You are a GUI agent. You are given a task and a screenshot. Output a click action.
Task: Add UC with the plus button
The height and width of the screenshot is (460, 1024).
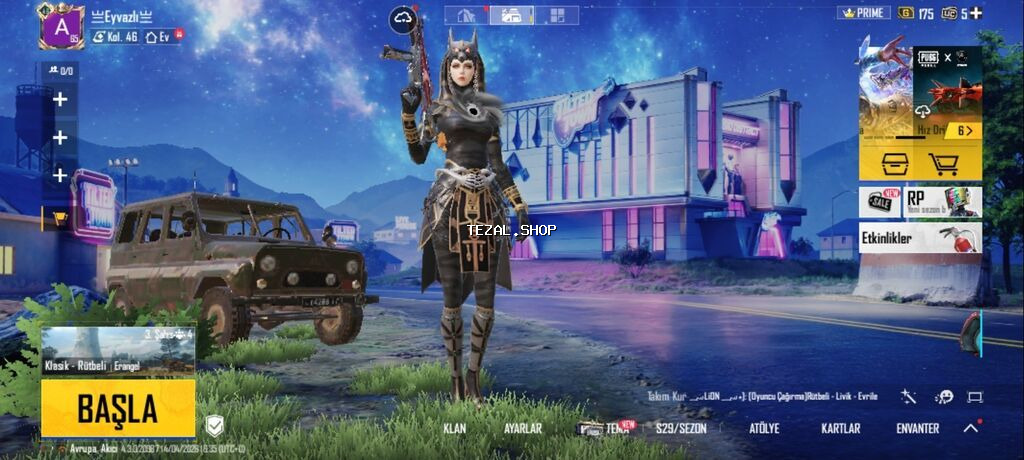(976, 13)
